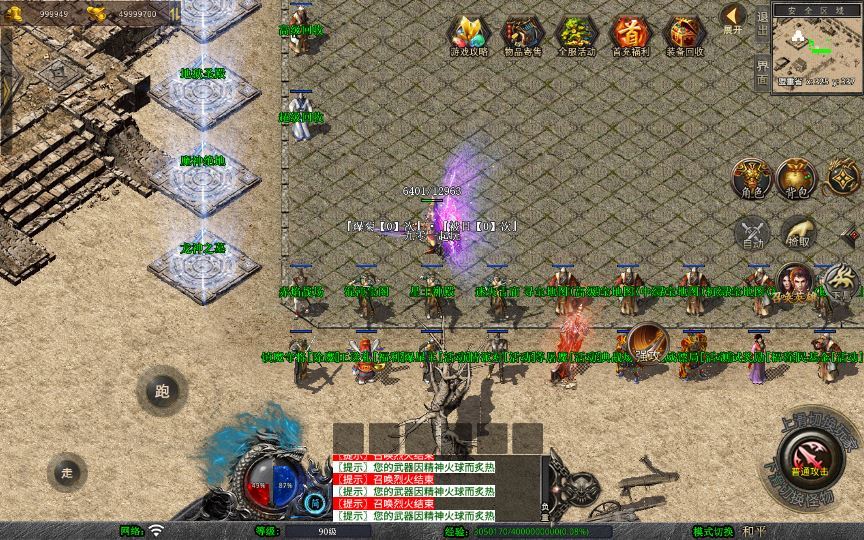The image size is (864, 540).
Task: Tap the 拾取 pickup hand button
Action: pos(799,234)
